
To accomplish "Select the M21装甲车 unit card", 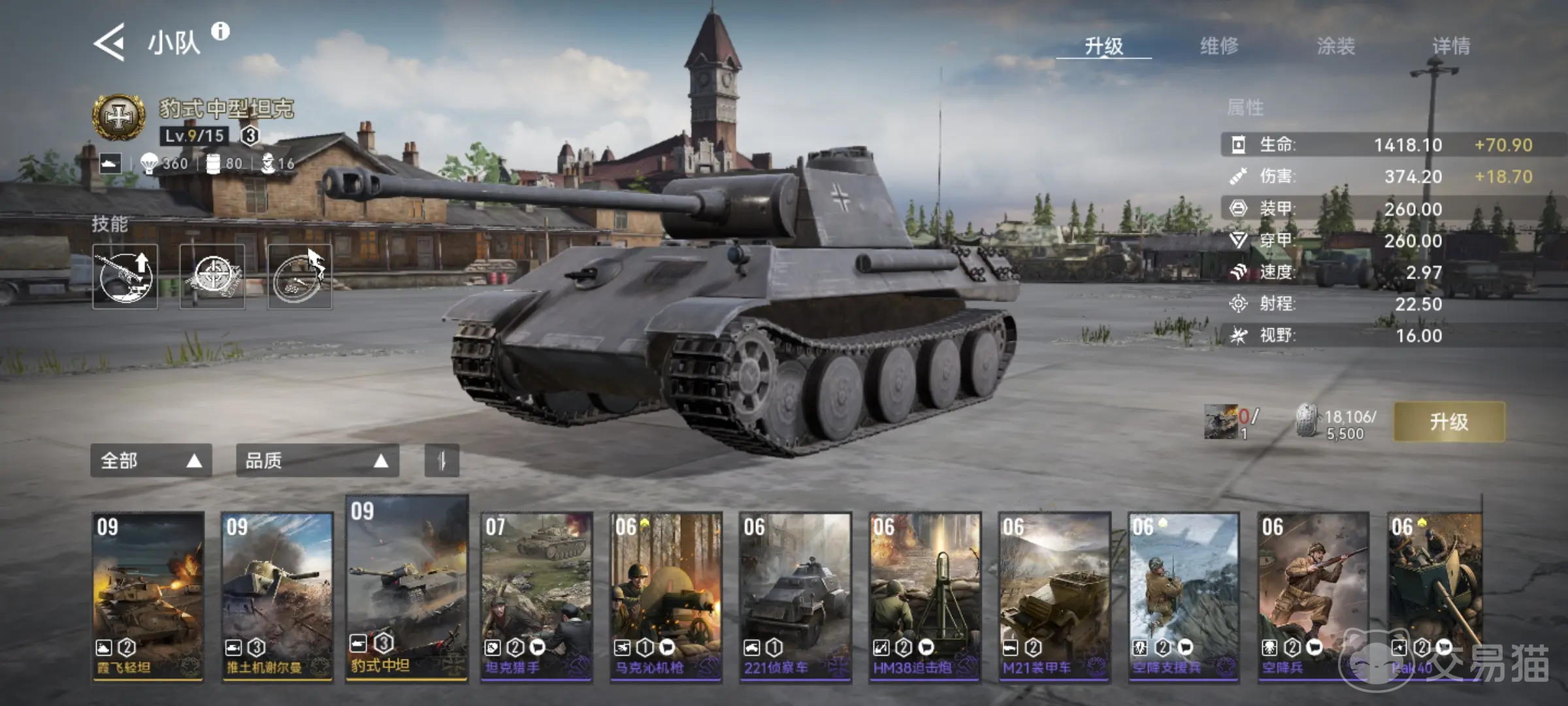I will (1054, 596).
